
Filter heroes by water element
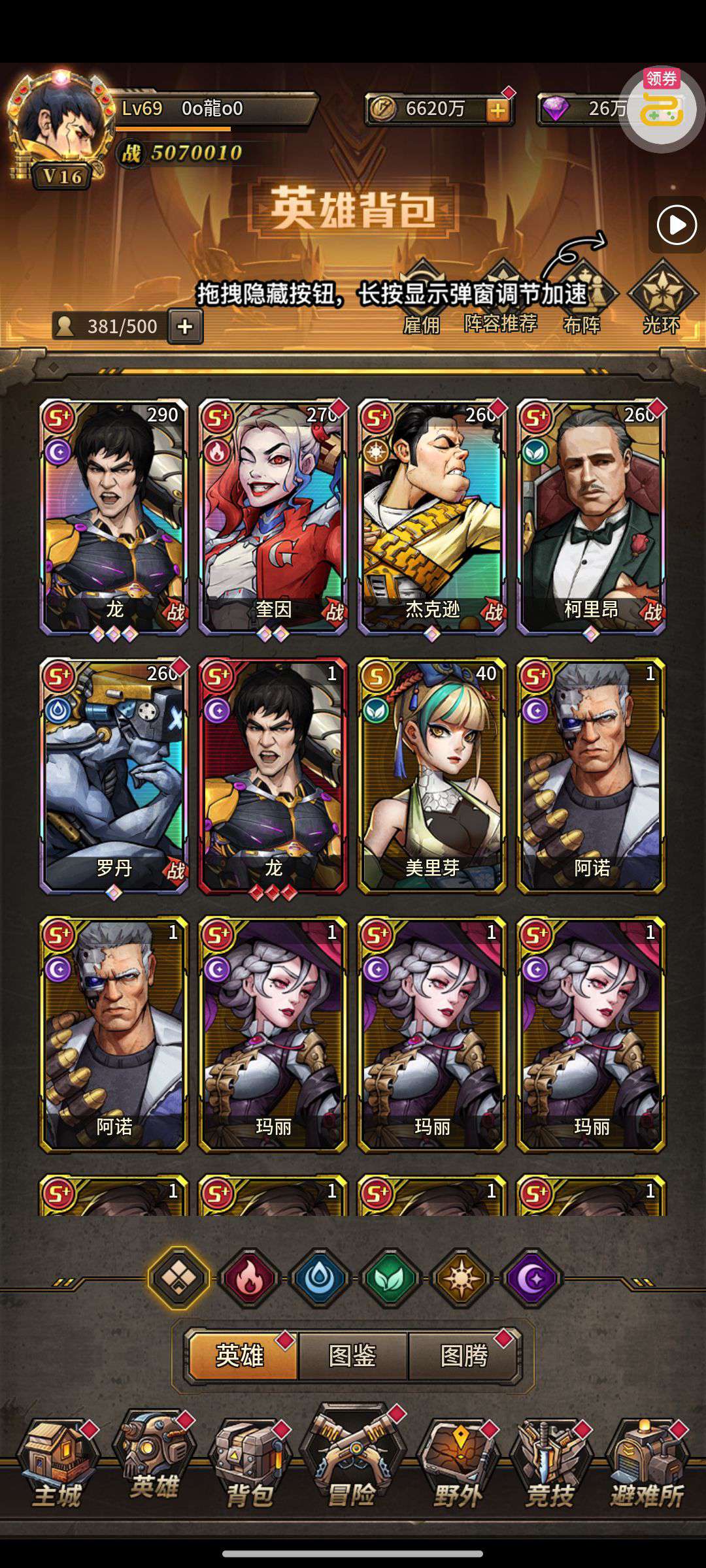point(320,1278)
